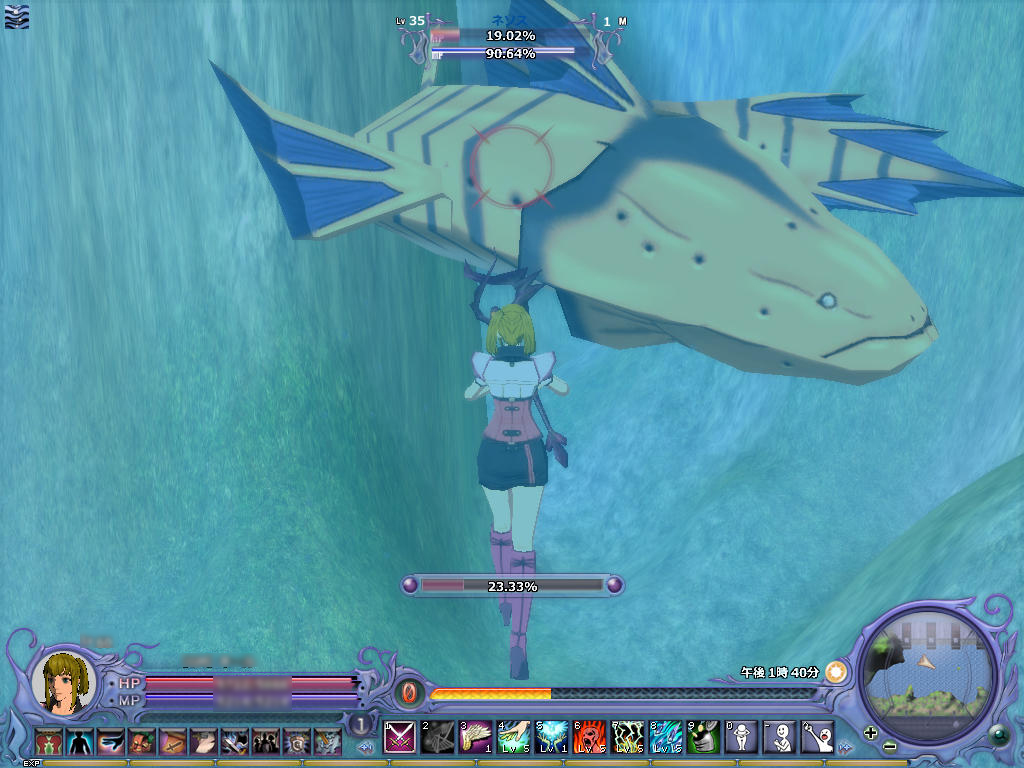Click the green orb button beside minimap
1024x768 pixels.
(x=997, y=737)
